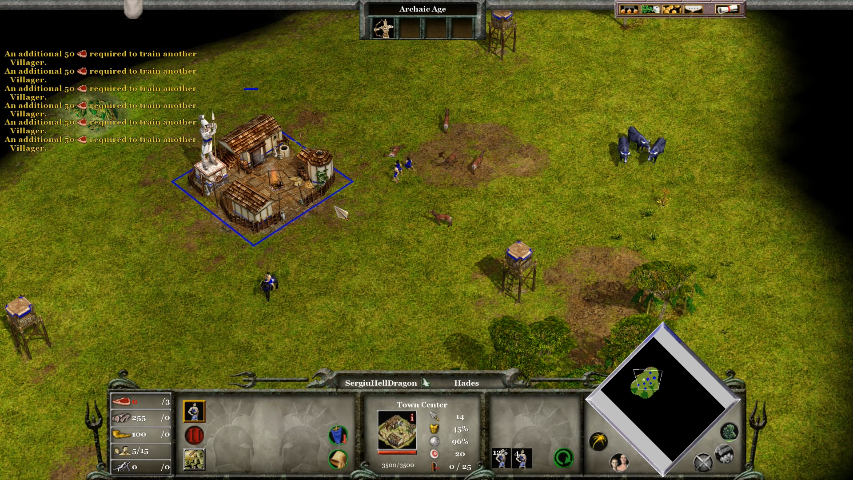This screenshot has width=853, height=480.
Task: Open the two-faces player button near the minimap
Action: [x=620, y=462]
